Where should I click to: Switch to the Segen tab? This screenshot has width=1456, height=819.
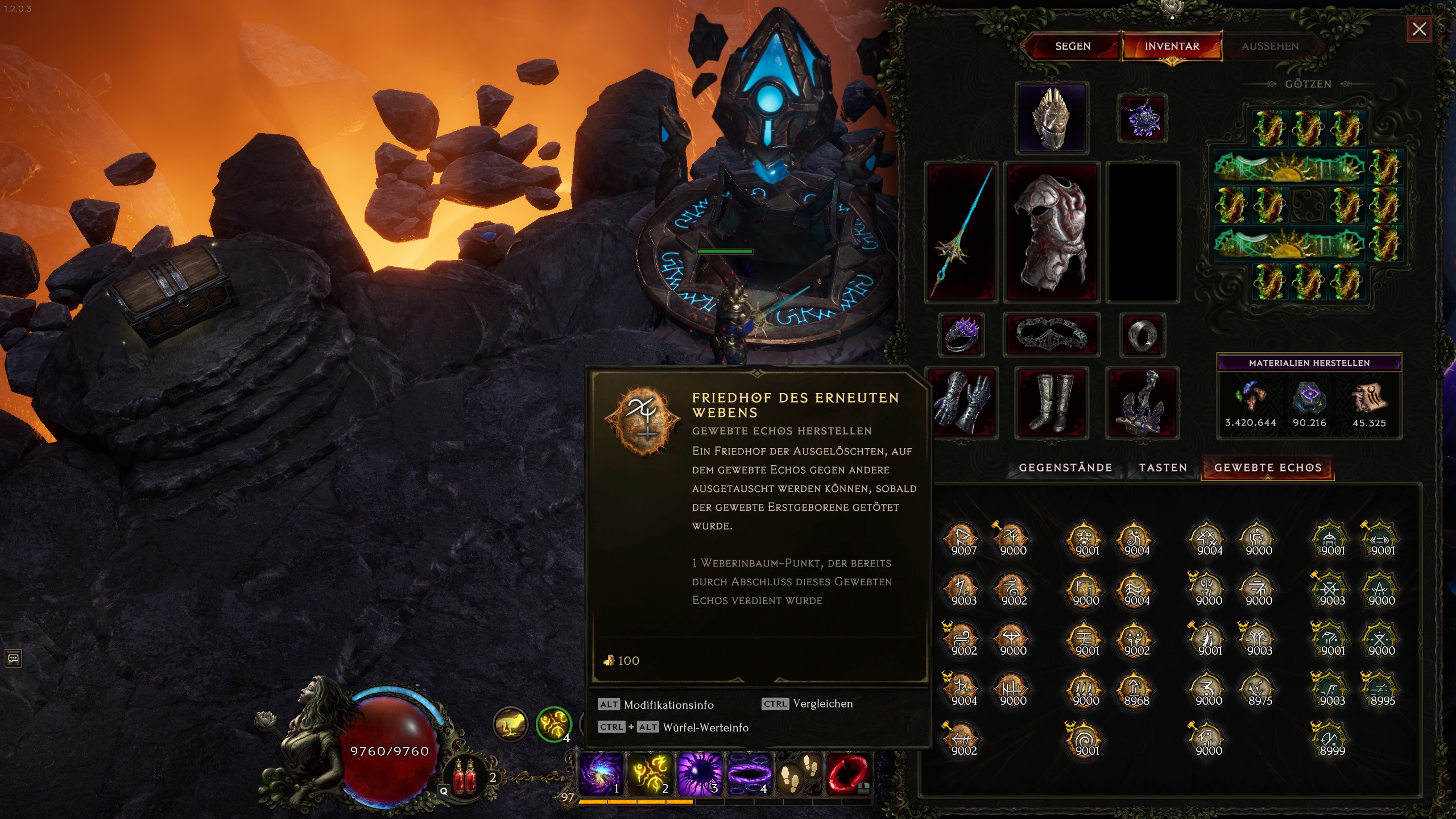(x=1072, y=46)
